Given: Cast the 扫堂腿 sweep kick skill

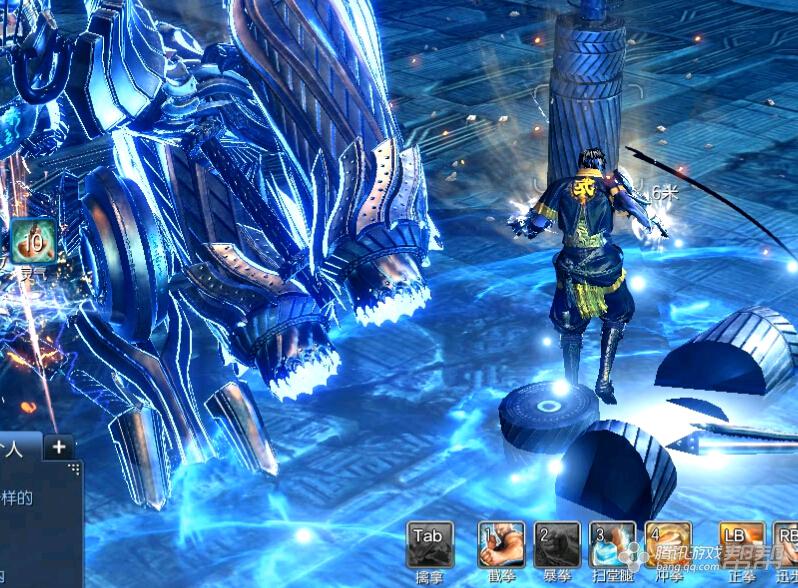Looking at the screenshot, I should click(612, 544).
